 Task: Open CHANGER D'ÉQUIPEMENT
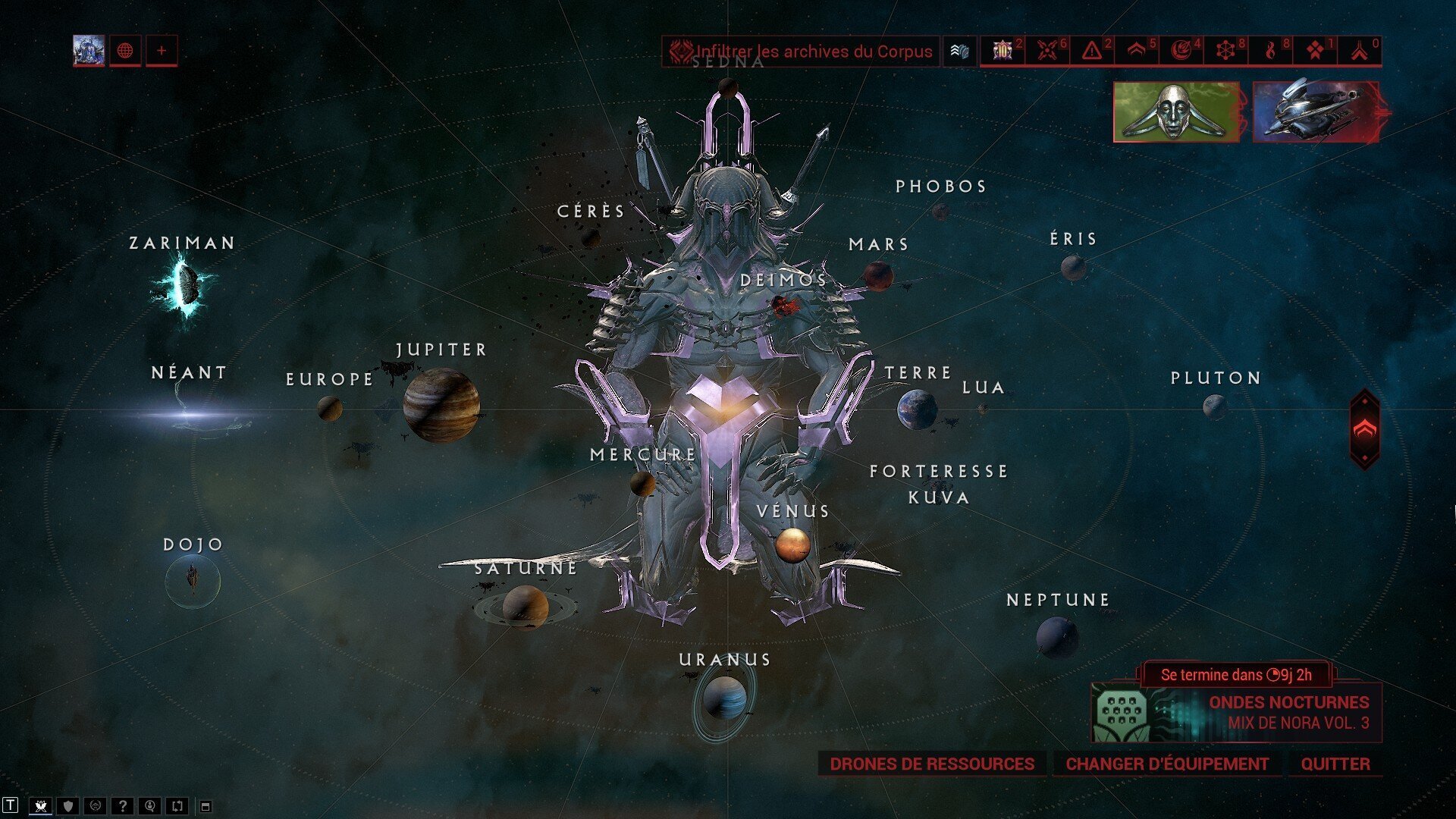1168,764
